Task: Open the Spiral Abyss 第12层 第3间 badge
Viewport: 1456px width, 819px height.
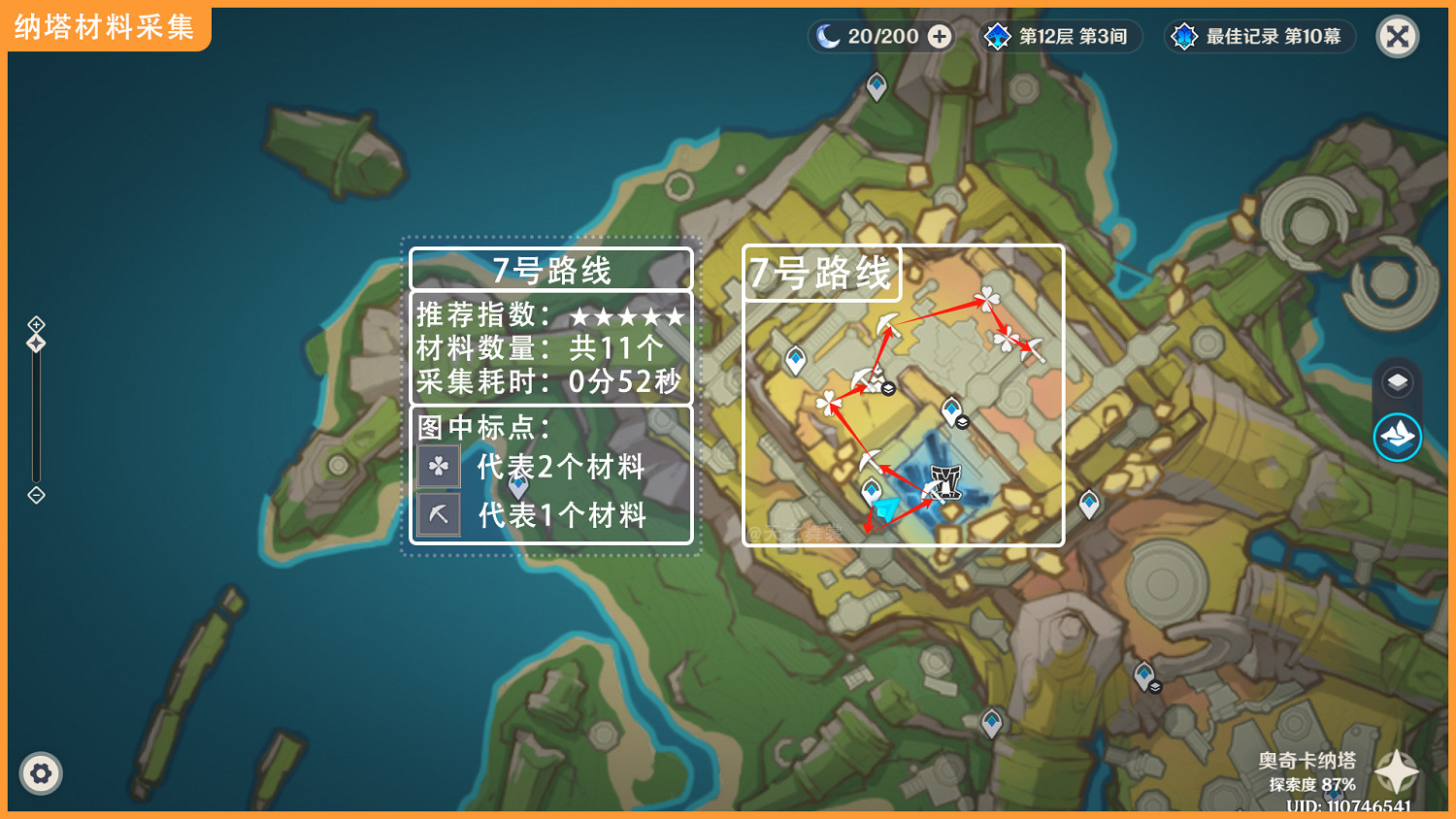Action: pos(1058,36)
